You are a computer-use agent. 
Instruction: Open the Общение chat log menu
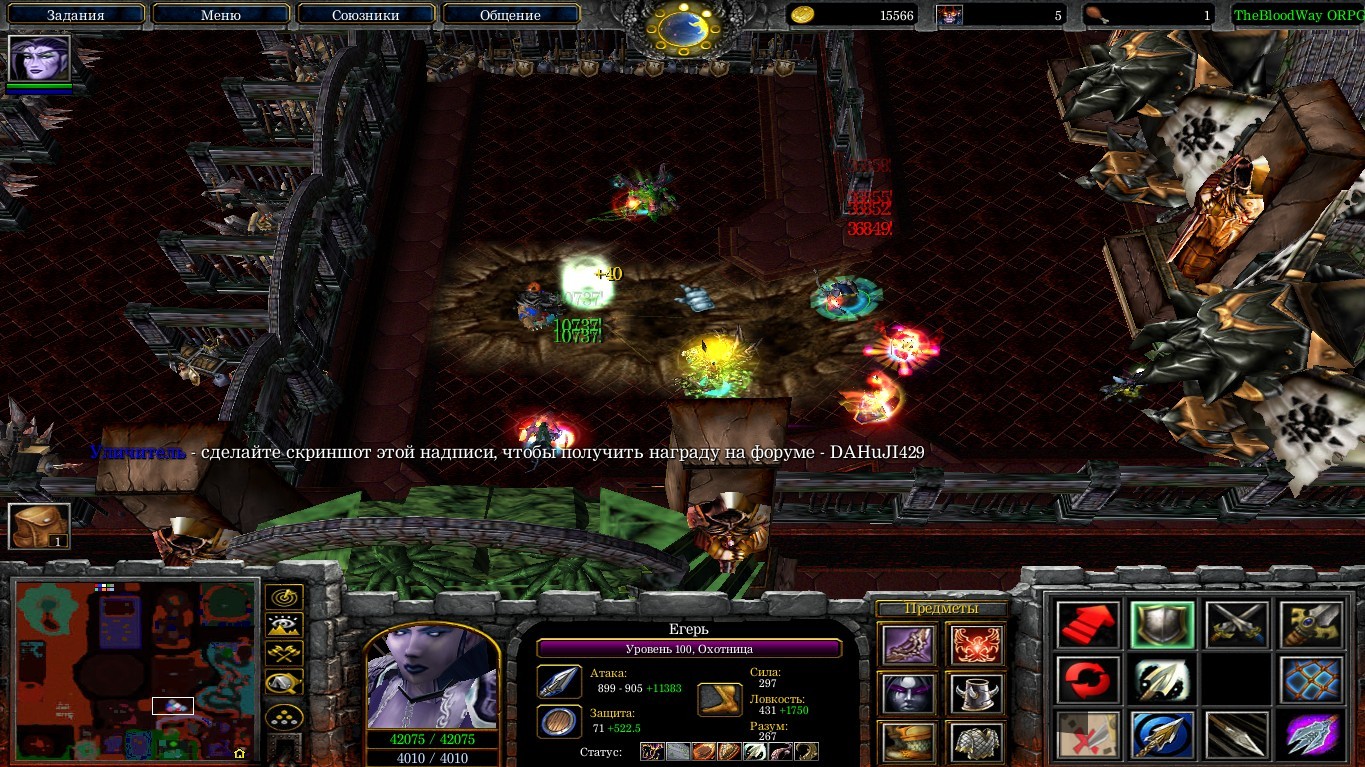510,15
